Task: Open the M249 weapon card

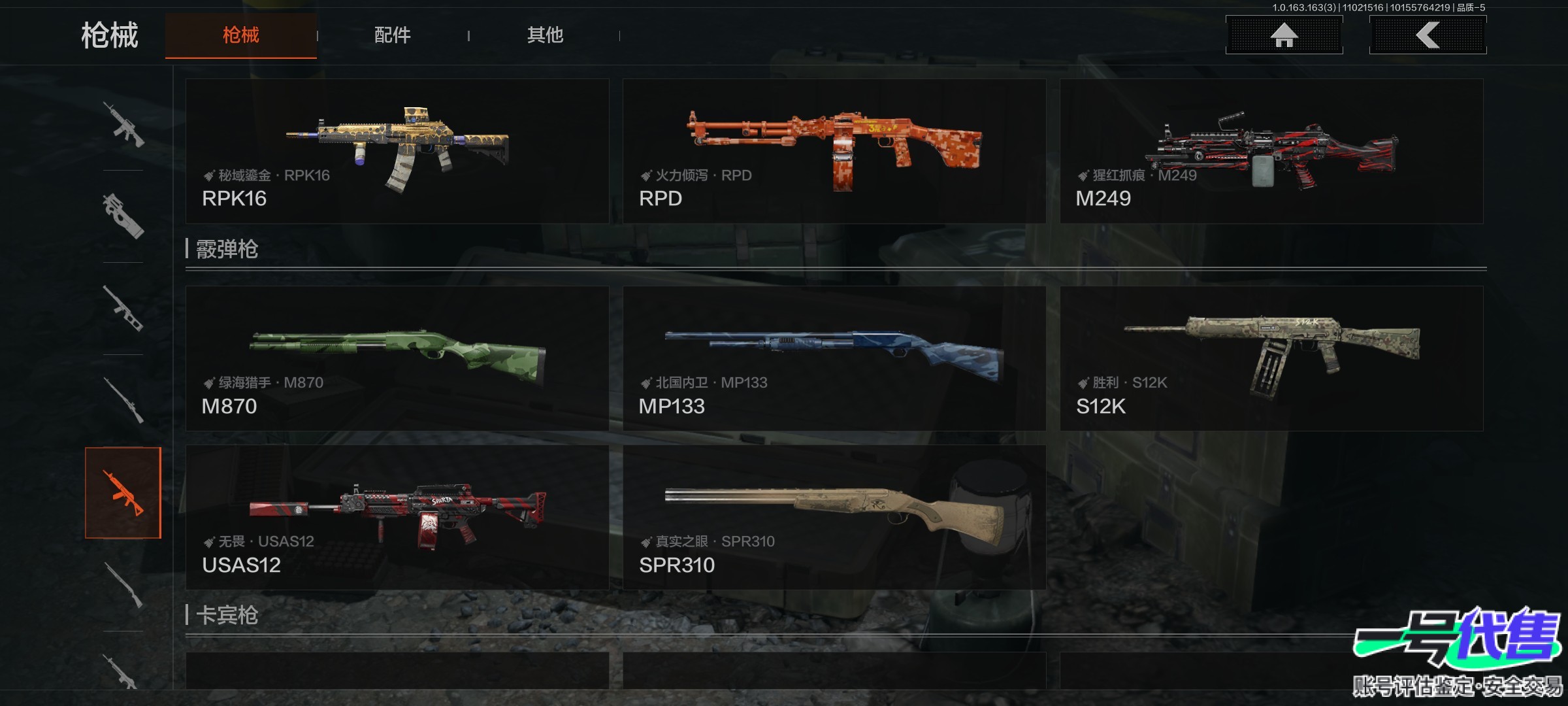Action: point(1271,152)
